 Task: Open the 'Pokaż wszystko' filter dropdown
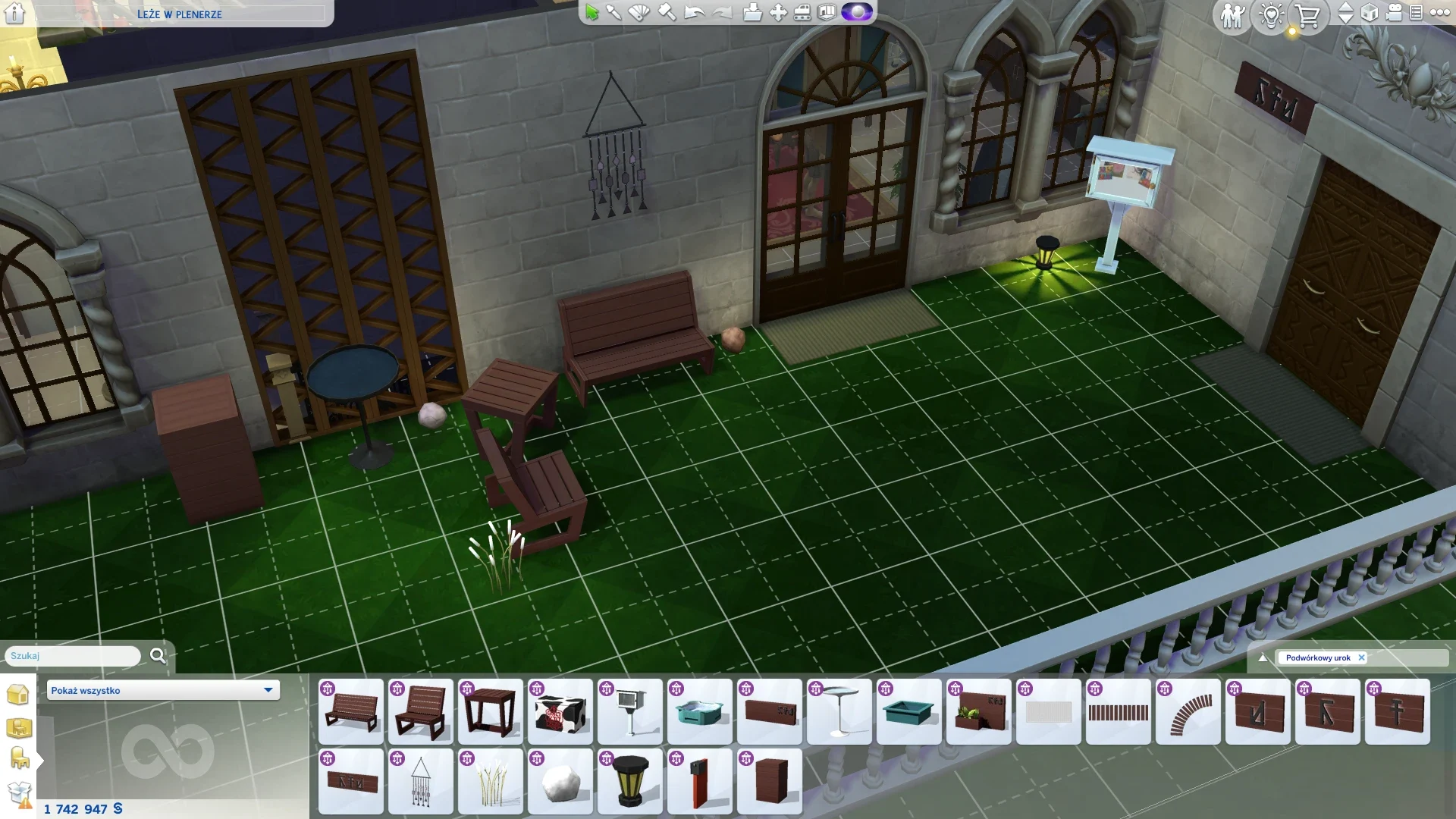(x=163, y=690)
